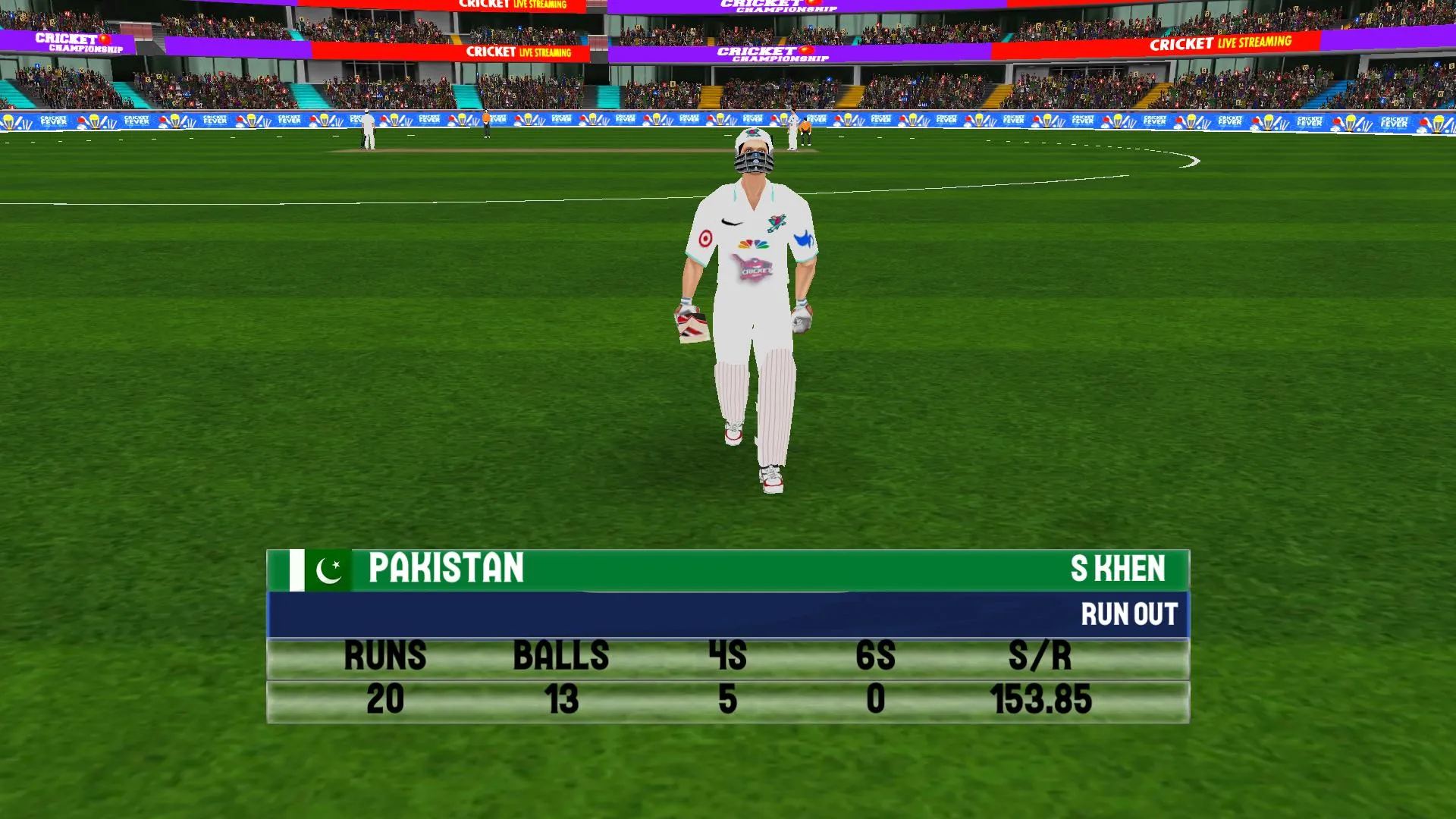Click the strike rate value 153.85

pyautogui.click(x=1041, y=700)
